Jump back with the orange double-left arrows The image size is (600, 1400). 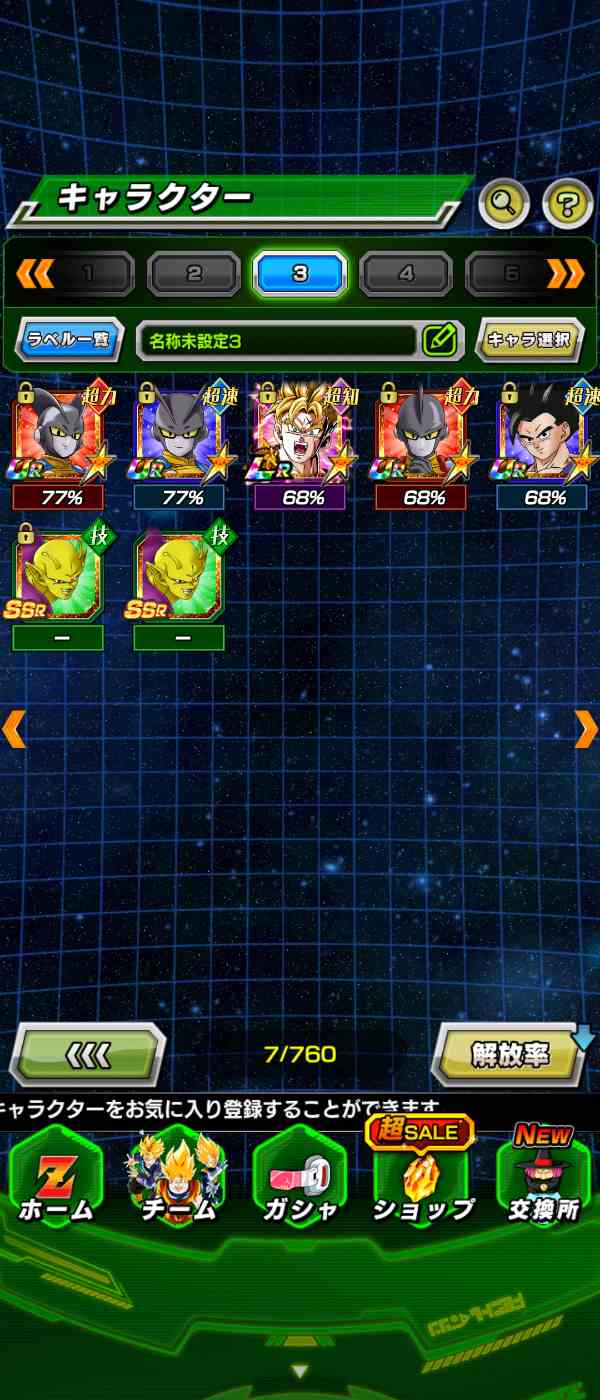(34, 272)
